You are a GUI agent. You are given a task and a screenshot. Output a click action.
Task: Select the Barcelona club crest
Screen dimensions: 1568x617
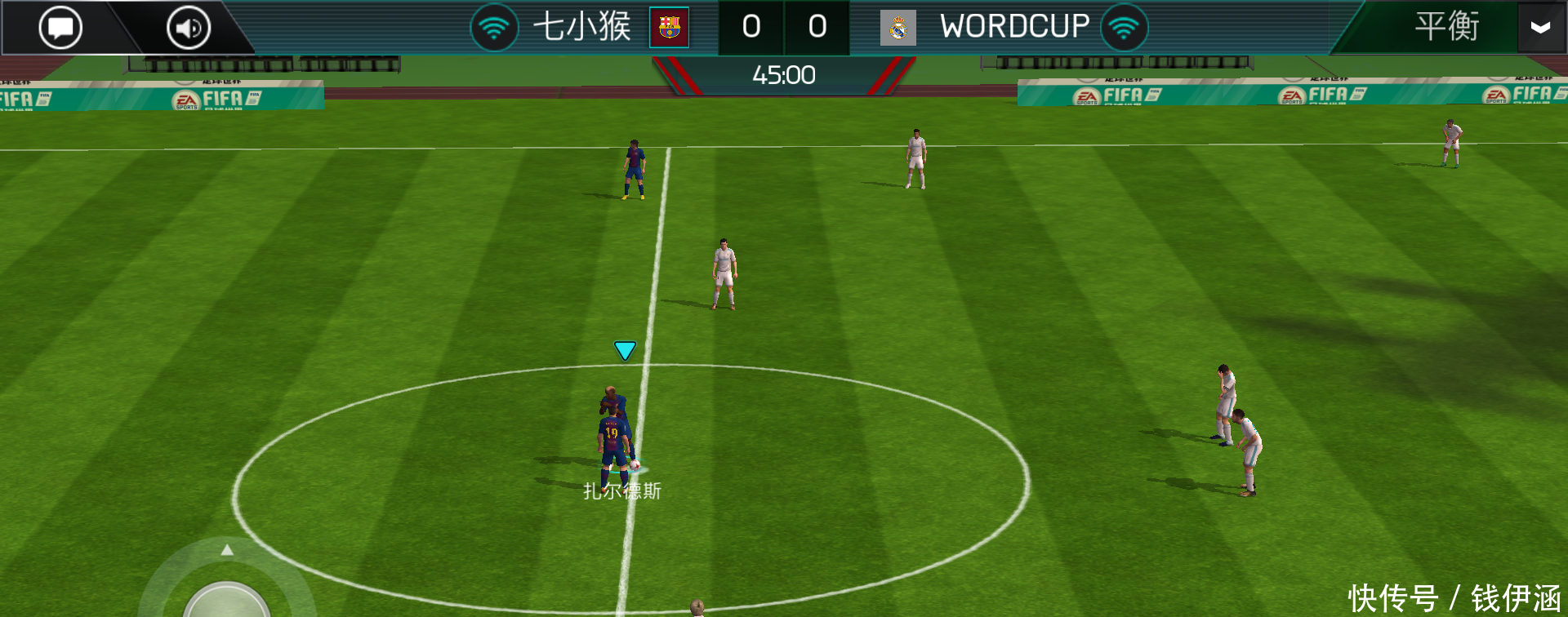670,27
